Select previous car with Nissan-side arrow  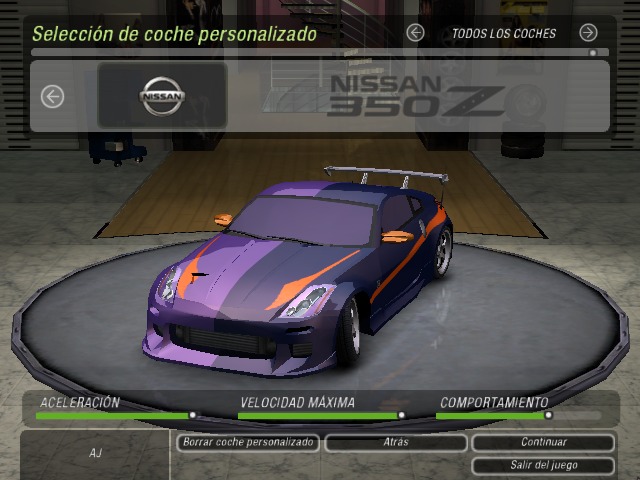point(53,96)
